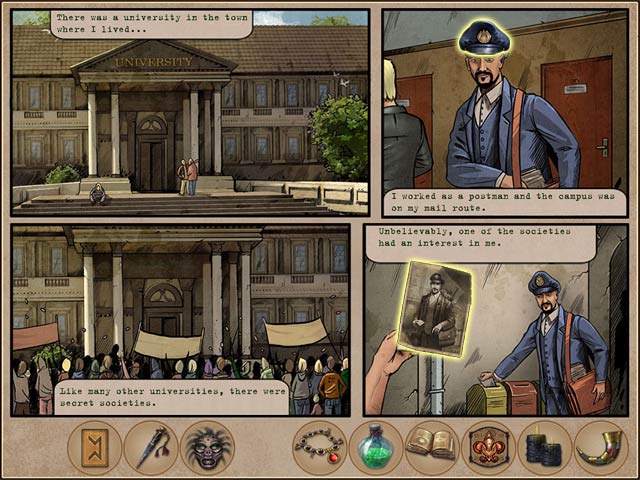
Task: Use the green potion flask
Action: pyautogui.click(x=375, y=447)
